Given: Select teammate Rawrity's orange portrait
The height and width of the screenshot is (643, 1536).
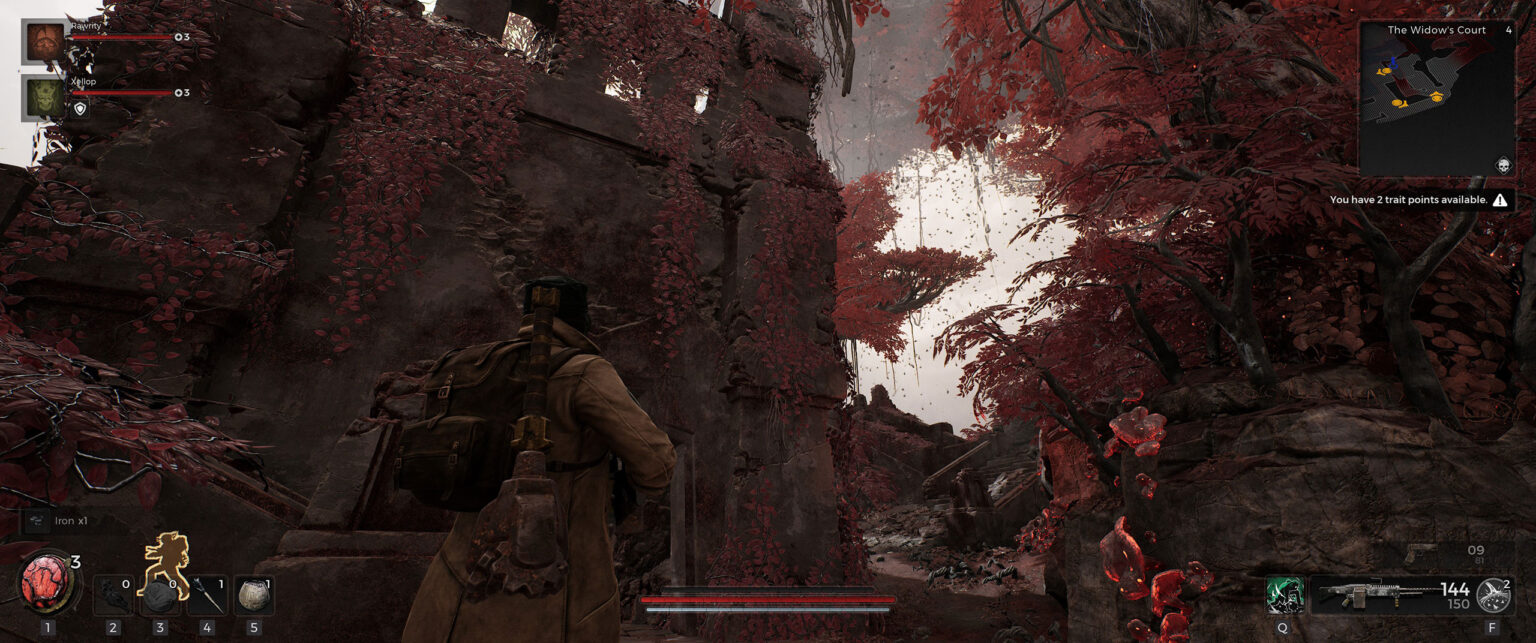Looking at the screenshot, I should 42,40.
